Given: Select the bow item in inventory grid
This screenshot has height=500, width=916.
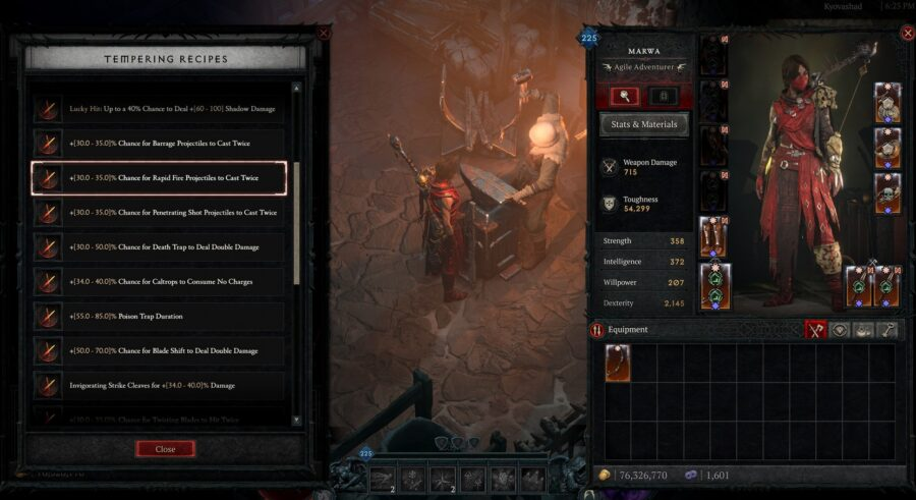Looking at the screenshot, I should 618,363.
